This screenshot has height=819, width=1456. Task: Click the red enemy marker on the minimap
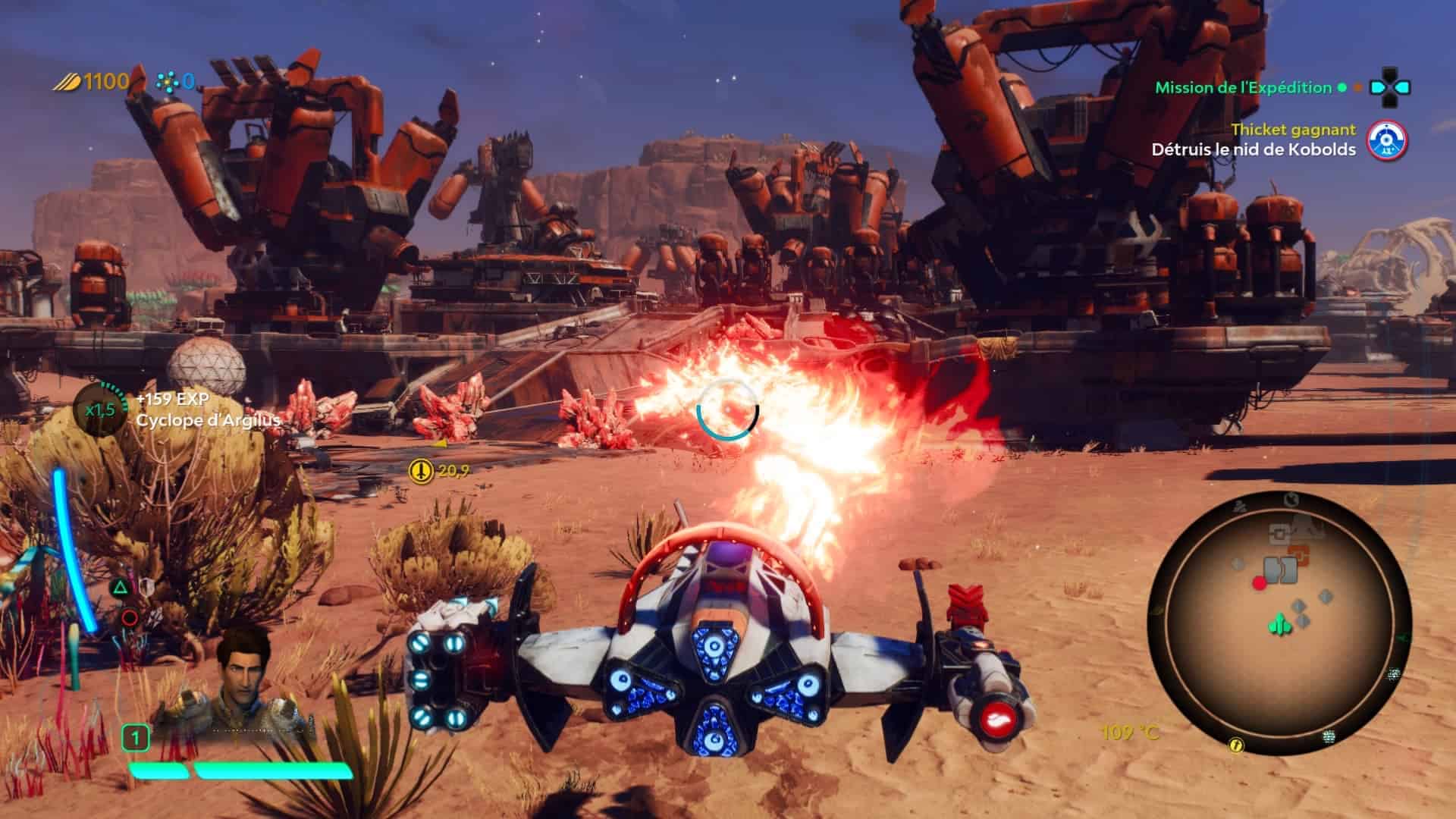[1260, 582]
